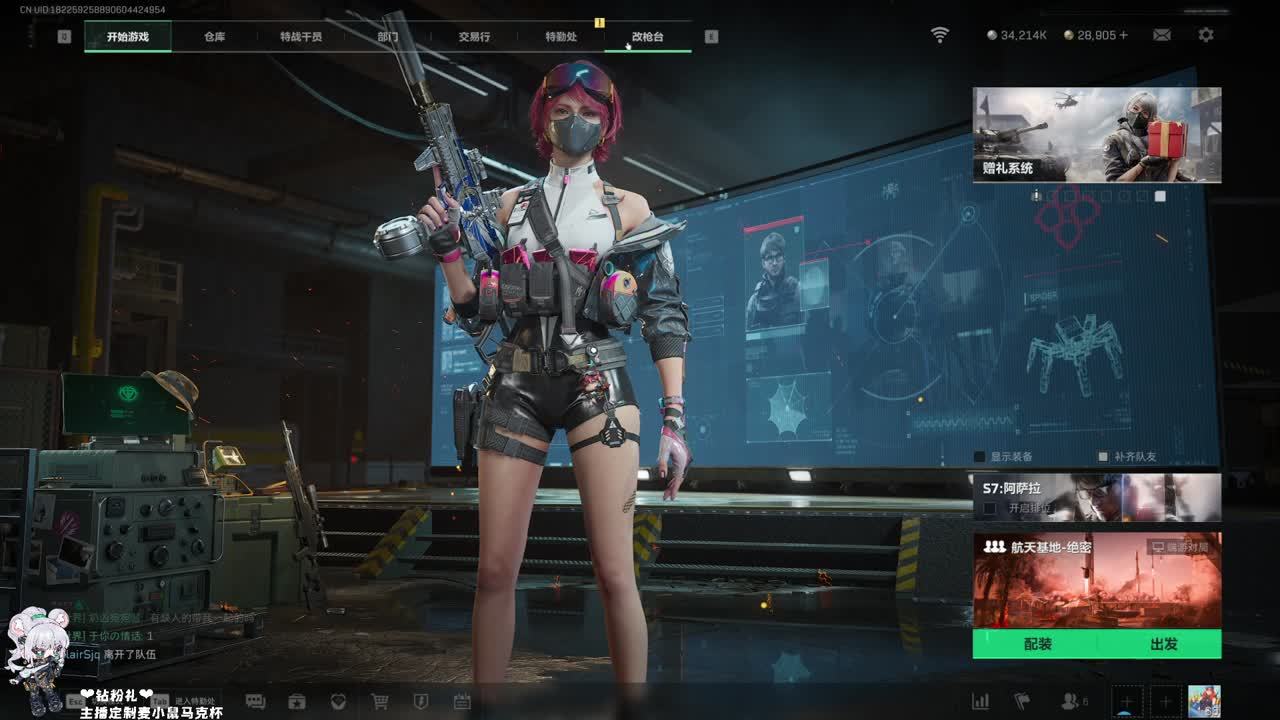Open the chat bubble icon in bottom bar
This screenshot has height=720, width=1280.
coord(255,702)
